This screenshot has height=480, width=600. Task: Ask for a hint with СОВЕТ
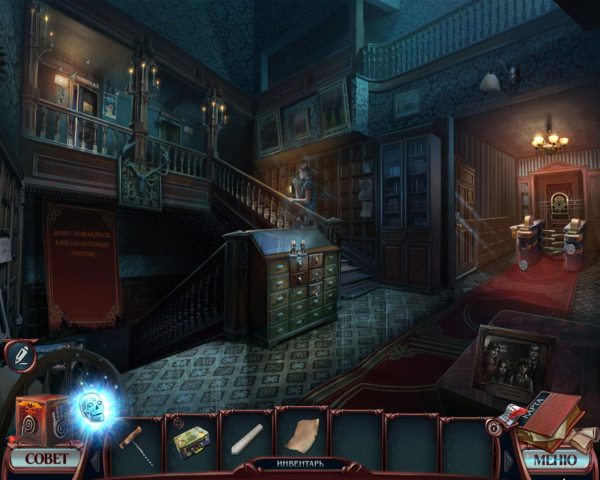[46, 460]
